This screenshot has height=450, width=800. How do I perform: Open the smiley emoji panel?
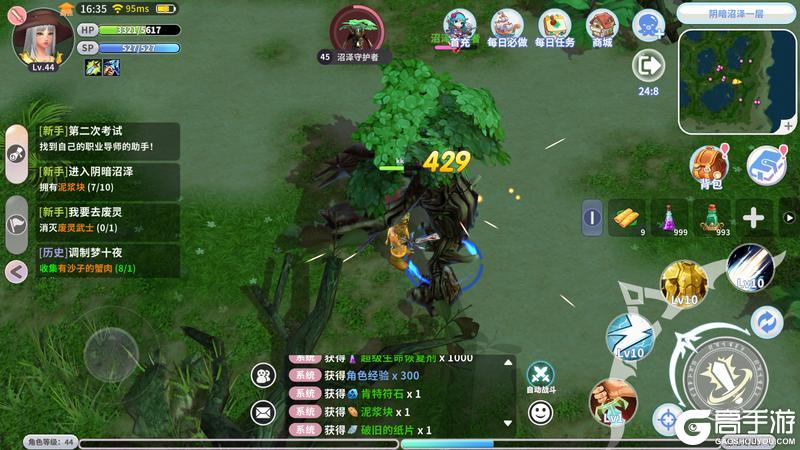(x=540, y=411)
